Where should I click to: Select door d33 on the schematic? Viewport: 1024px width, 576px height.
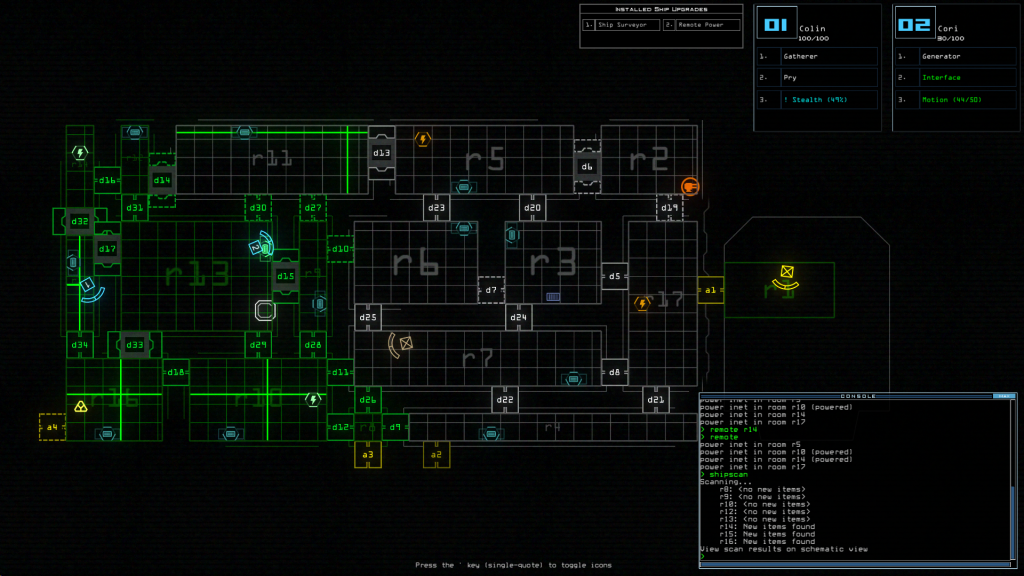[x=134, y=345]
